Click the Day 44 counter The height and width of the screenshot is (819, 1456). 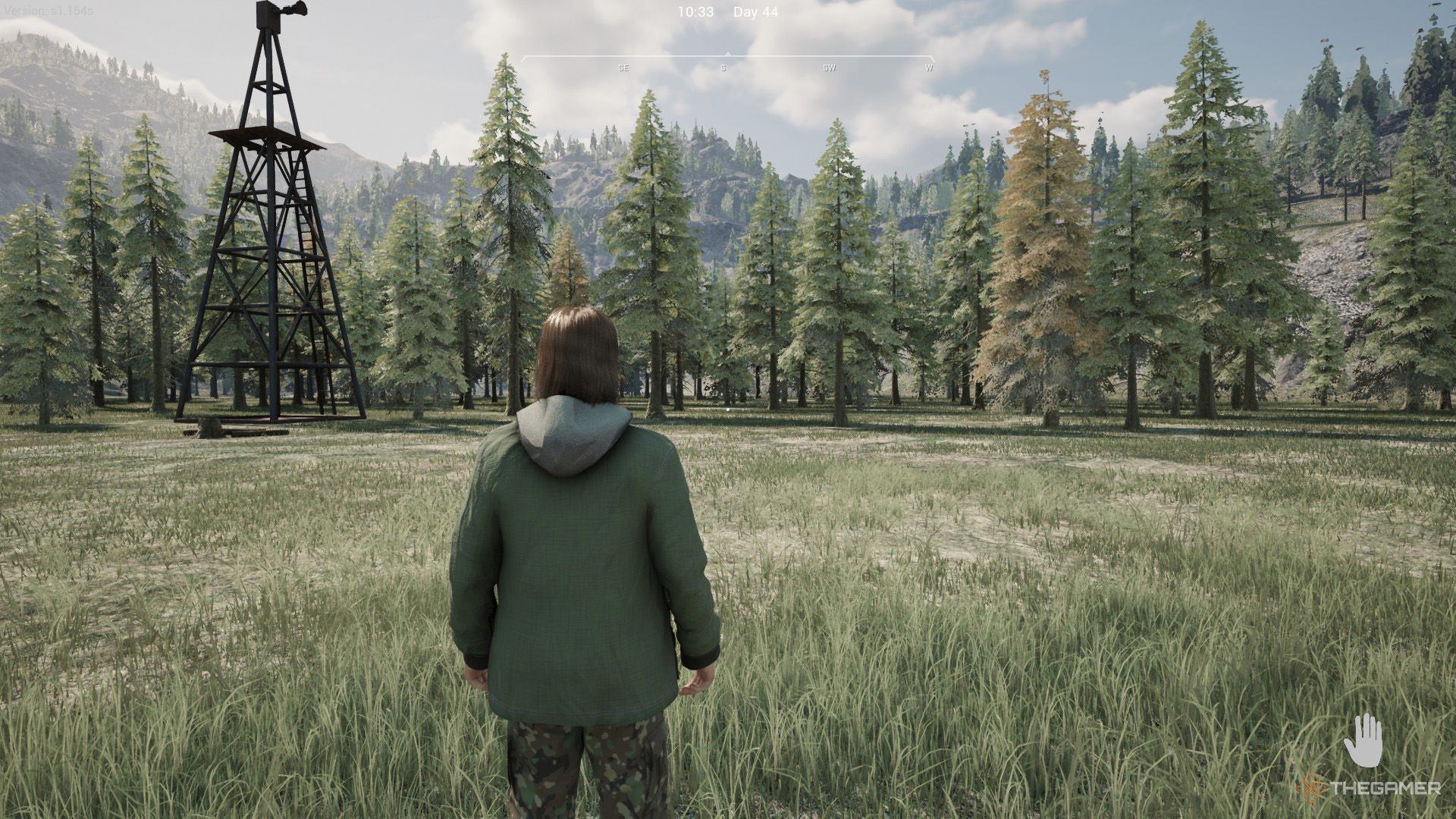756,11
